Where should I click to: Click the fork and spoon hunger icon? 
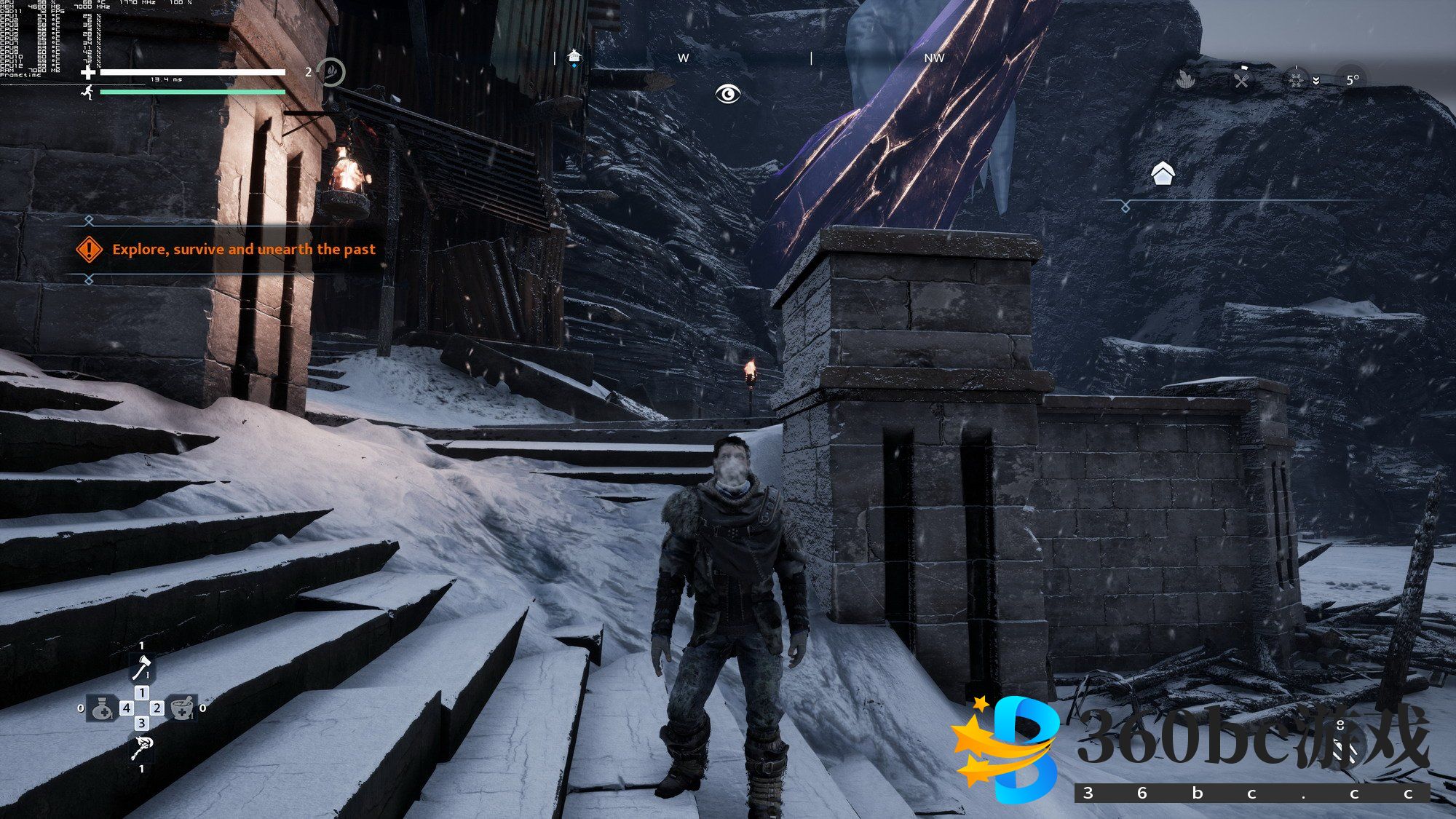pyautogui.click(x=1241, y=79)
